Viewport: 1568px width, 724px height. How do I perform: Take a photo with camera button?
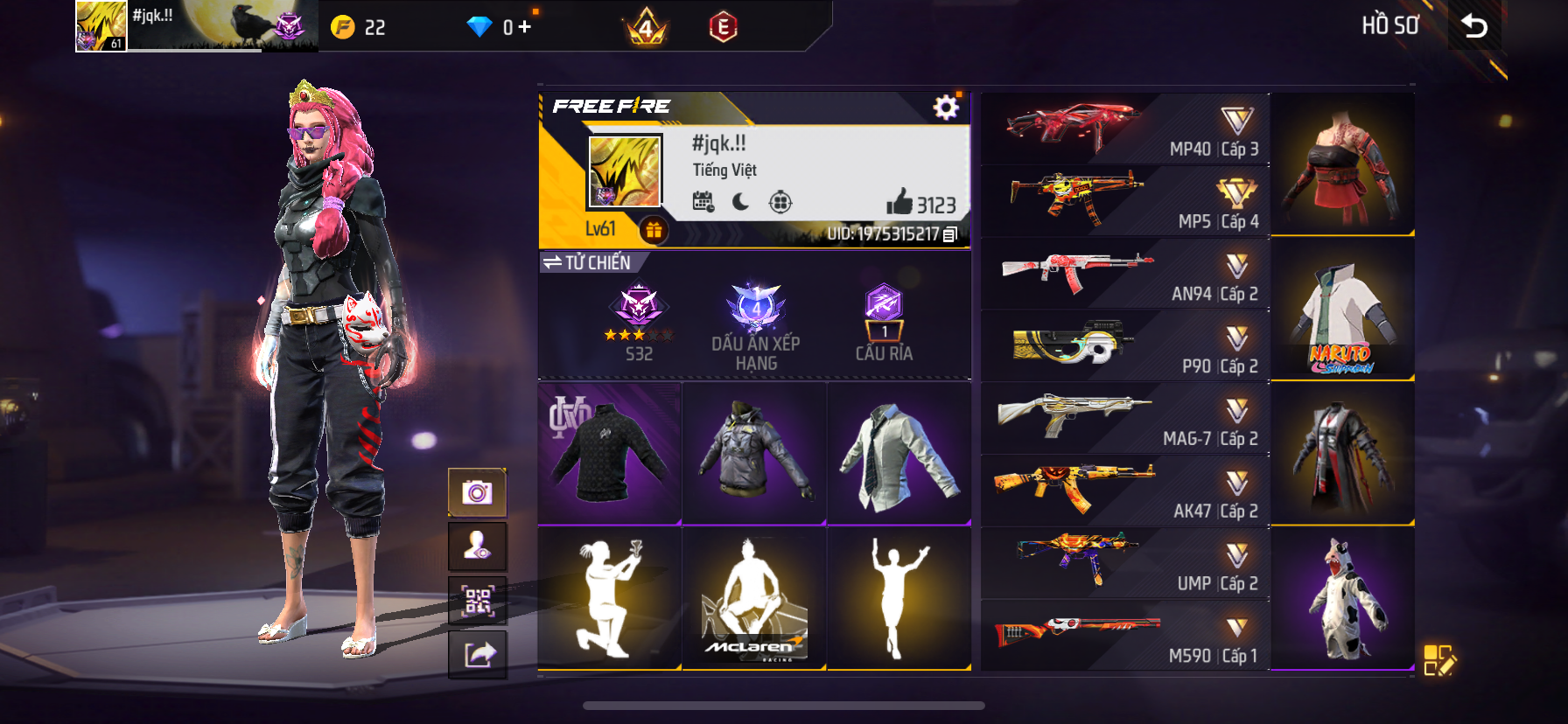coord(477,492)
